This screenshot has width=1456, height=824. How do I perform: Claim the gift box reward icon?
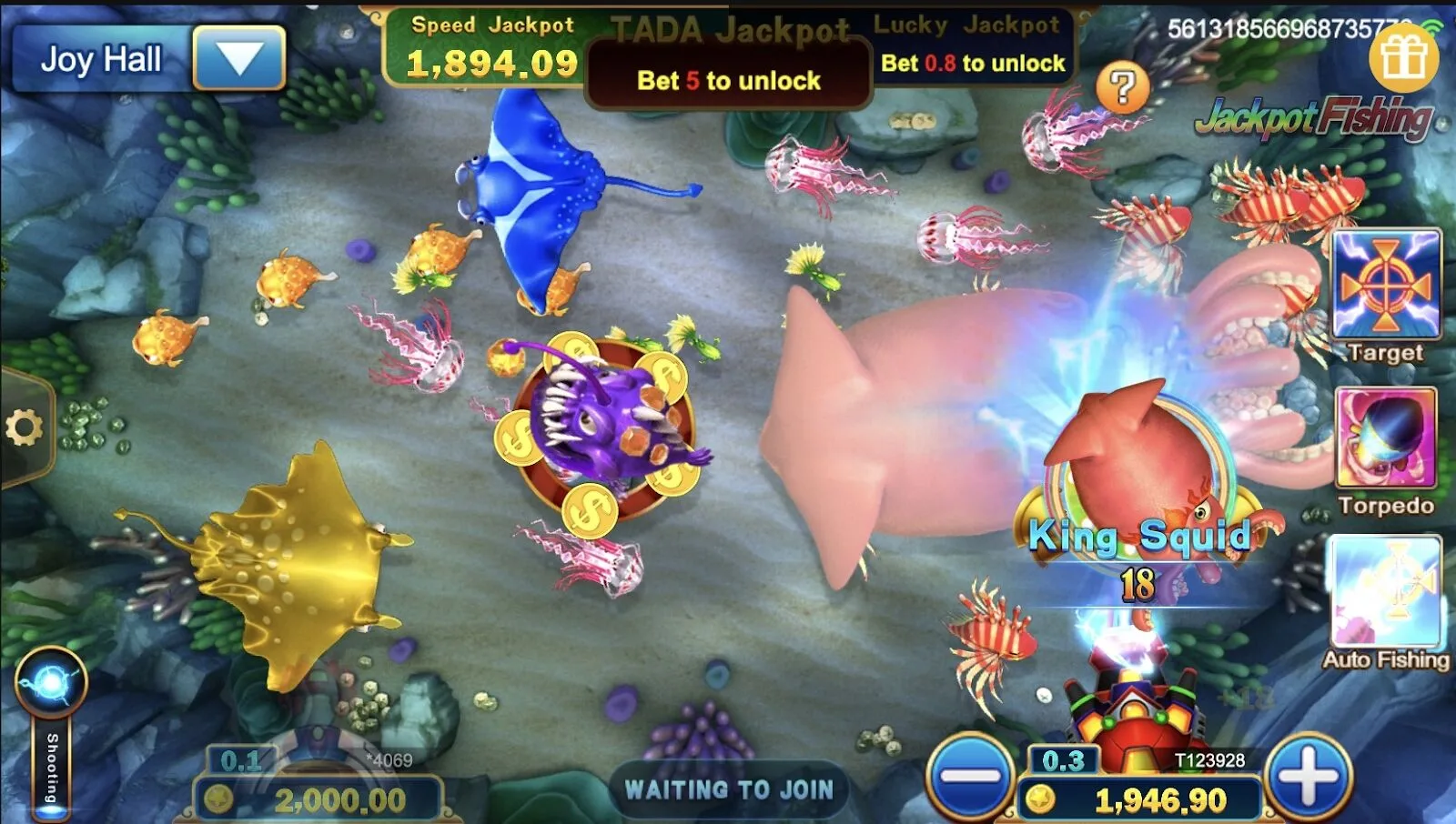click(x=1403, y=57)
